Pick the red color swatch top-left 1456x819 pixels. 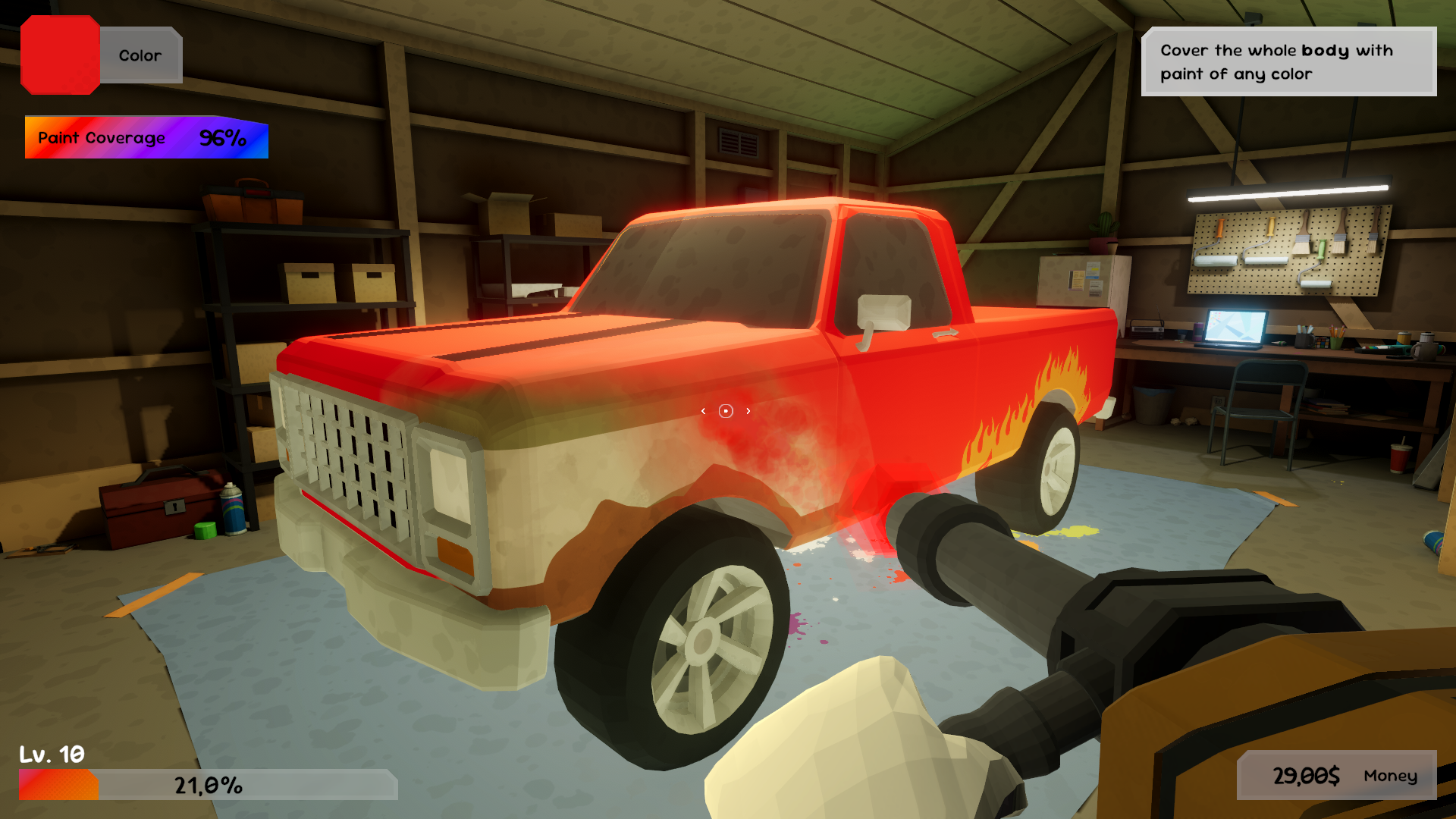tap(61, 55)
